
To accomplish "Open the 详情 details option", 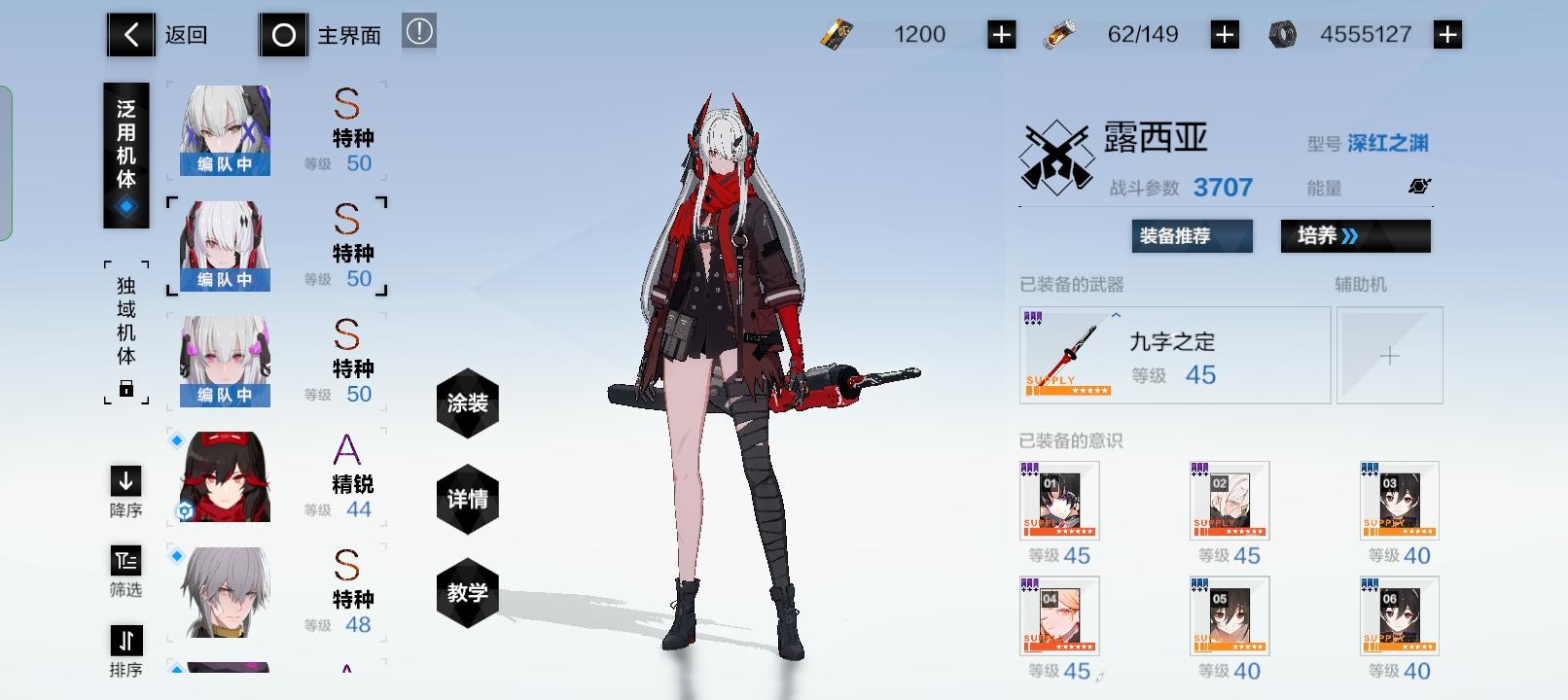I will pos(468,498).
